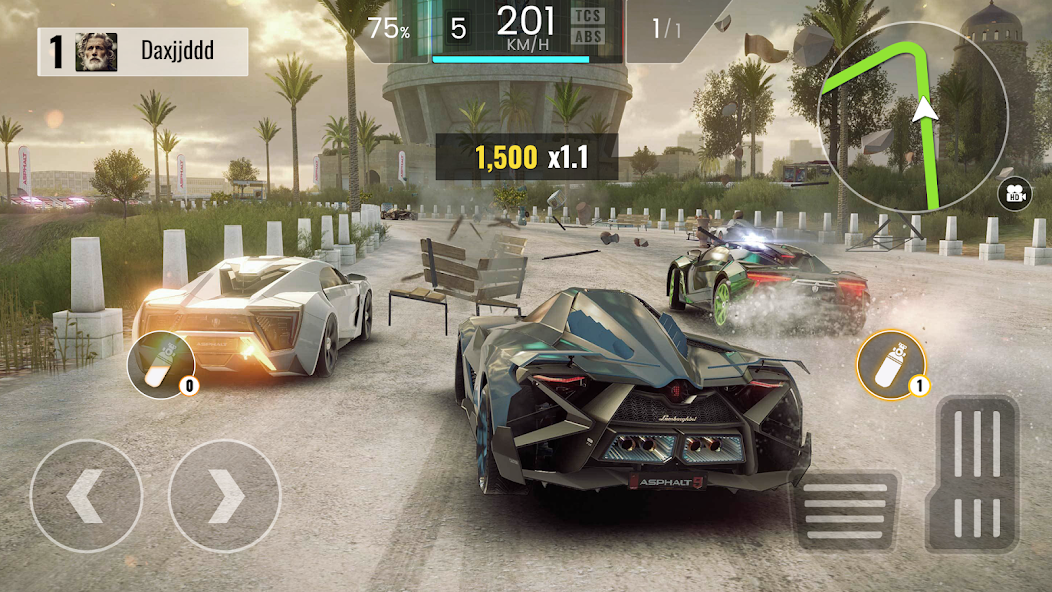This screenshot has width=1052, height=592.
Task: Steer right with the right arrow button
Action: 224,495
